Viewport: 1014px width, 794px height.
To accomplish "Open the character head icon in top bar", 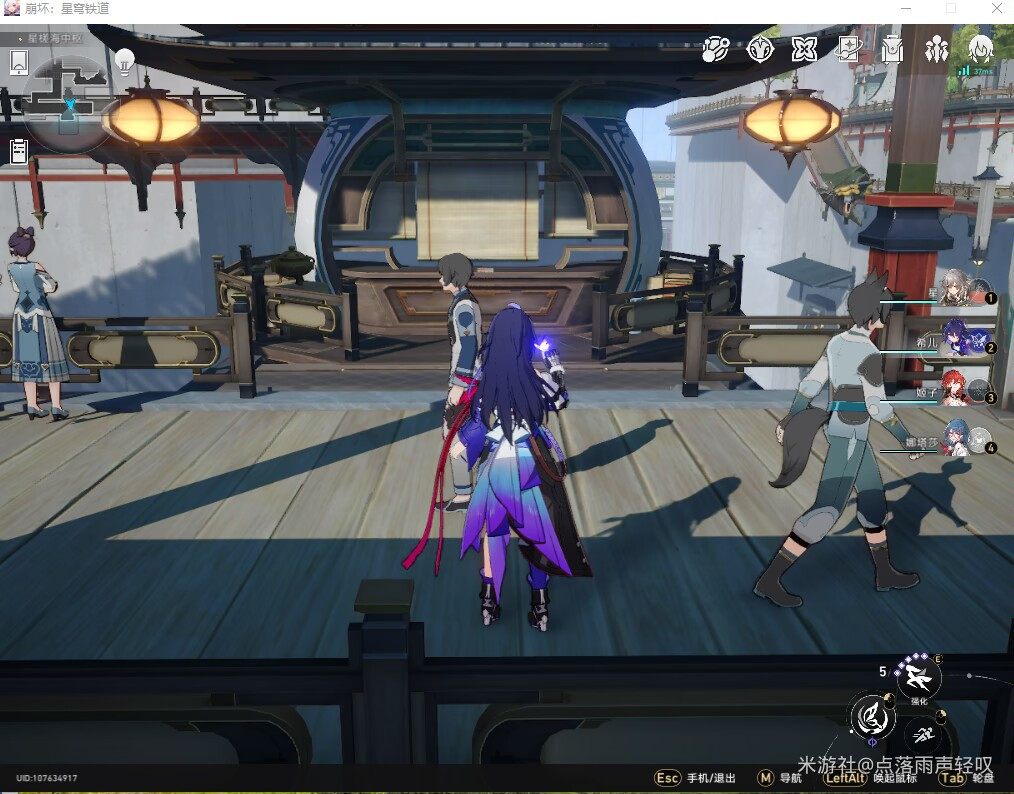I will tap(980, 48).
